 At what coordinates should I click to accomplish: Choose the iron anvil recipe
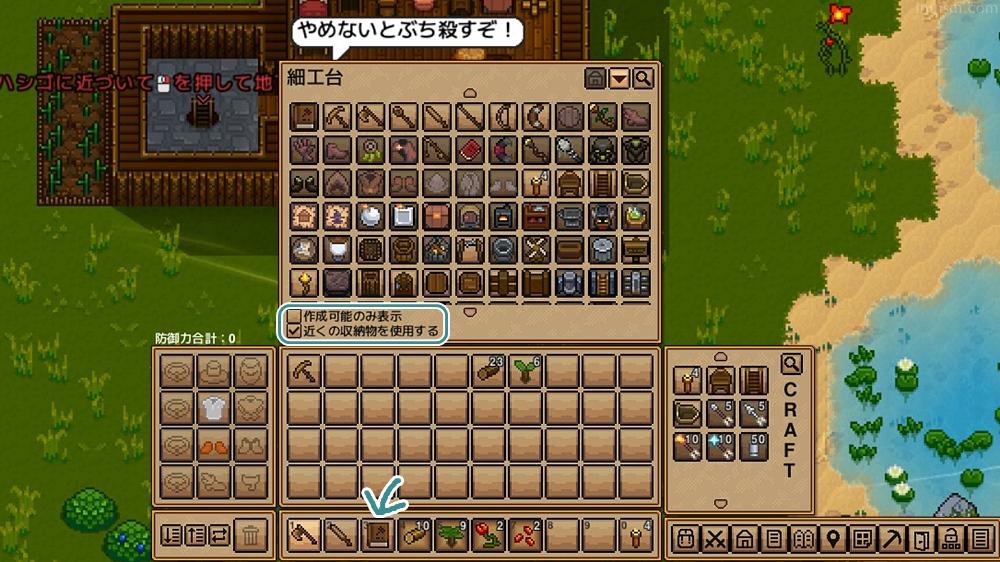point(570,215)
